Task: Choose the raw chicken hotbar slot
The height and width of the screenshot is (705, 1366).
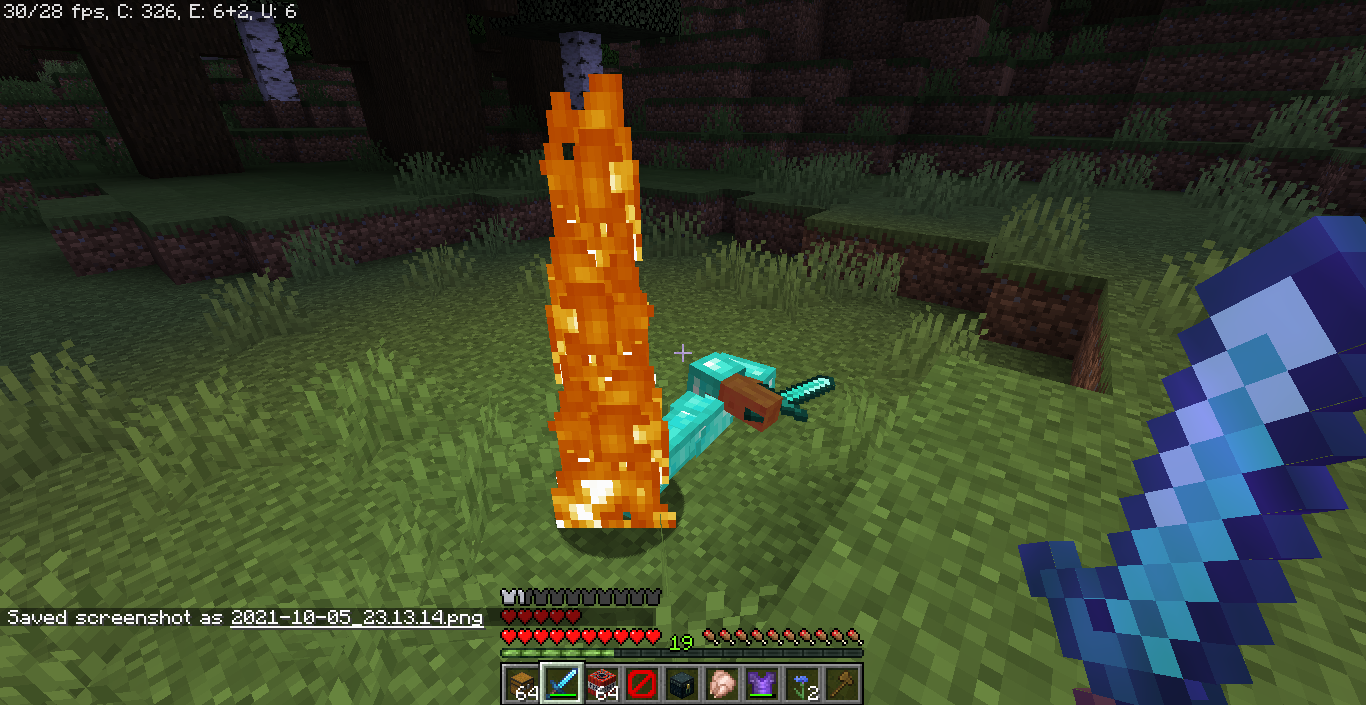Action: [x=721, y=684]
